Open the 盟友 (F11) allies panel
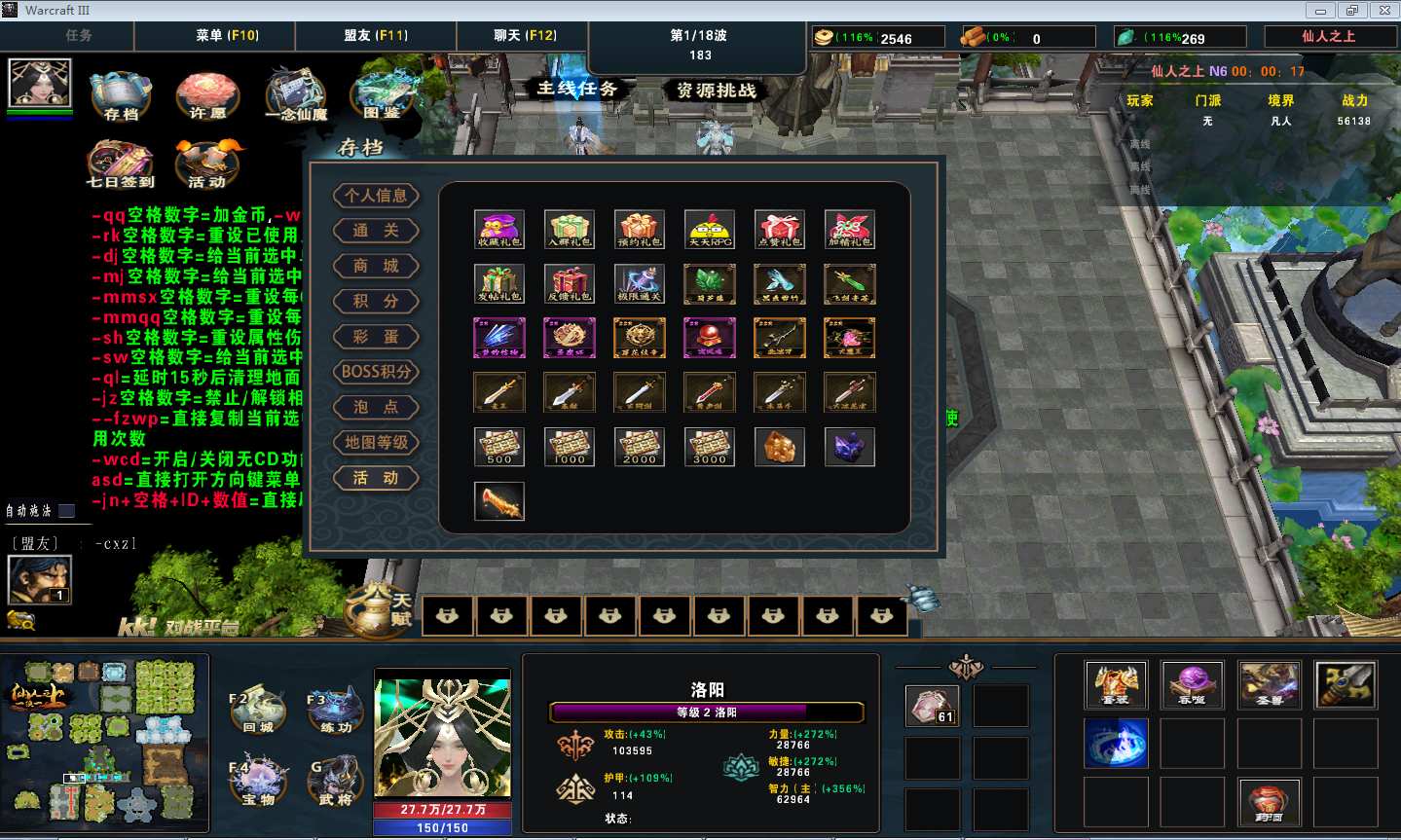1401x840 pixels. tap(376, 35)
